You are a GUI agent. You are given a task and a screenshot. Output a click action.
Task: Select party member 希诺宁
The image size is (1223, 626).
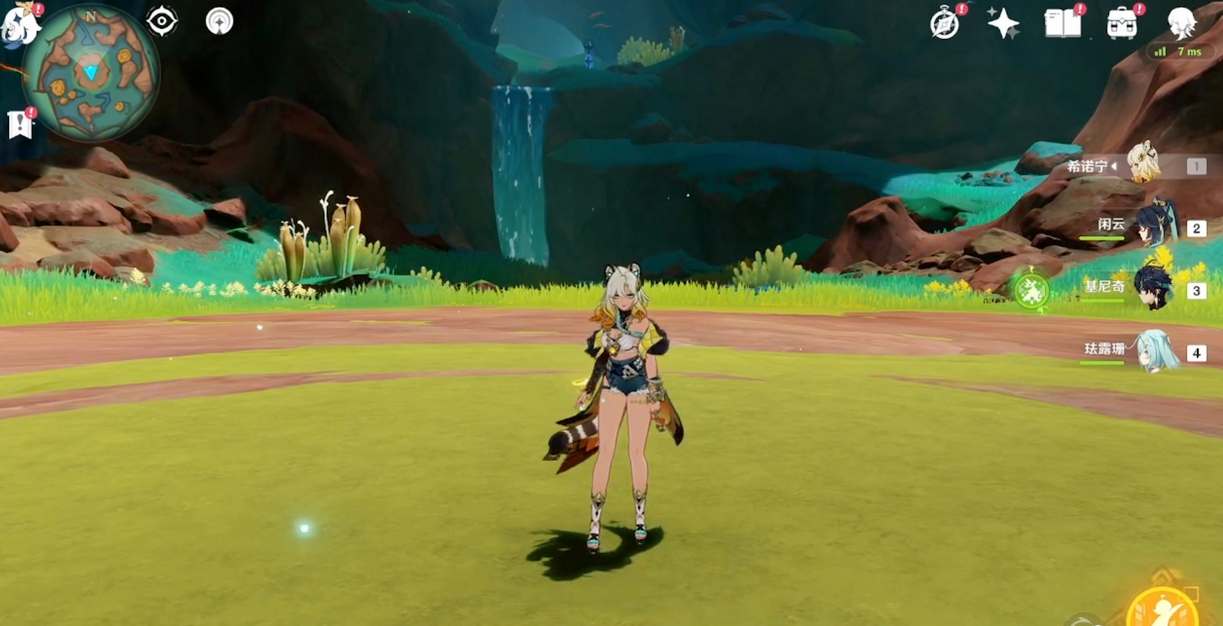point(1143,164)
